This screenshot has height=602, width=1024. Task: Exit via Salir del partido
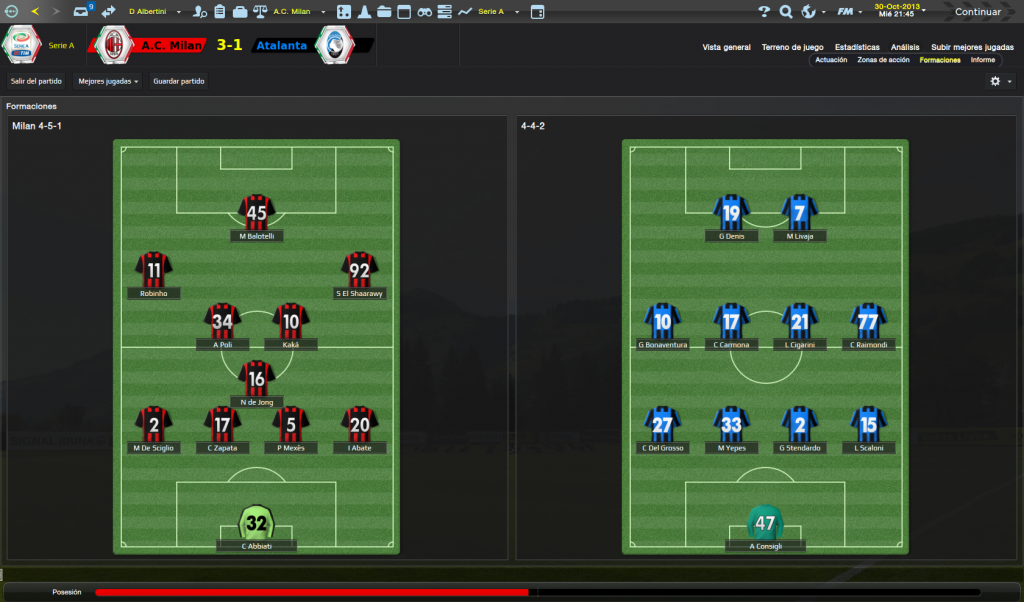[36, 81]
